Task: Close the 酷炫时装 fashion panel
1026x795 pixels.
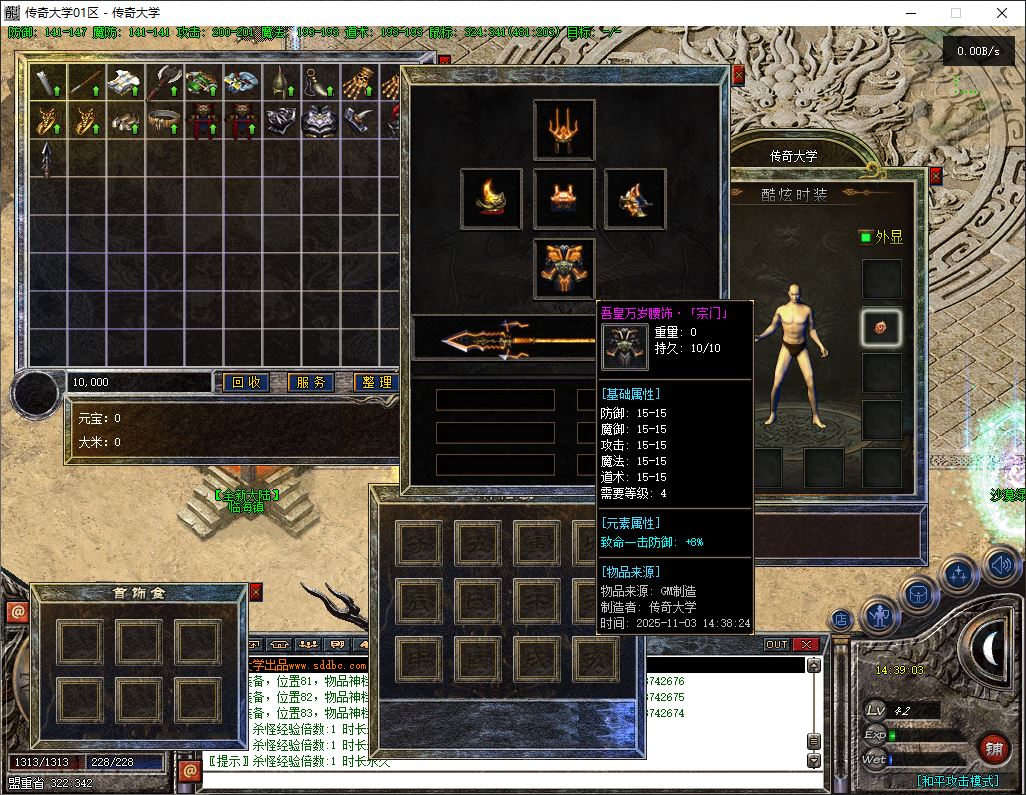Action: pyautogui.click(x=935, y=176)
